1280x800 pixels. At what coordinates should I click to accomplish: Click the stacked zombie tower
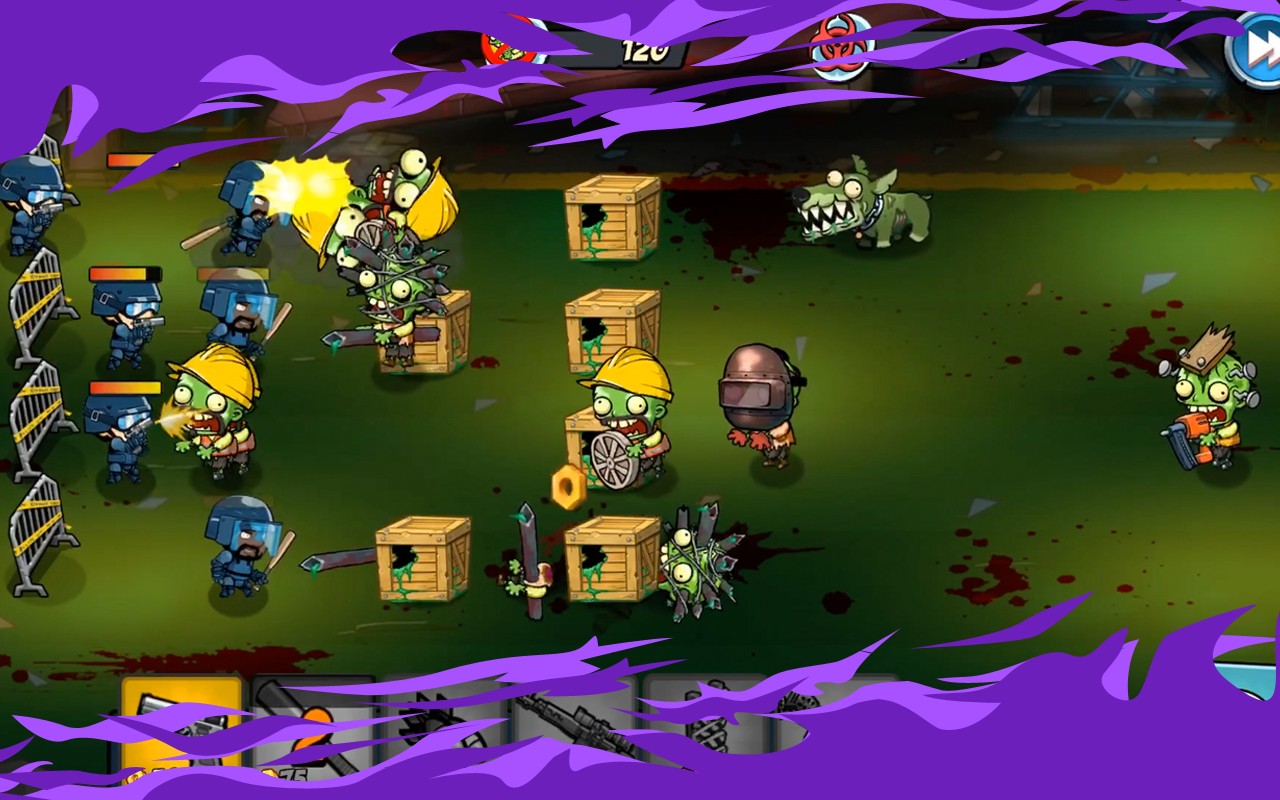pos(390,260)
